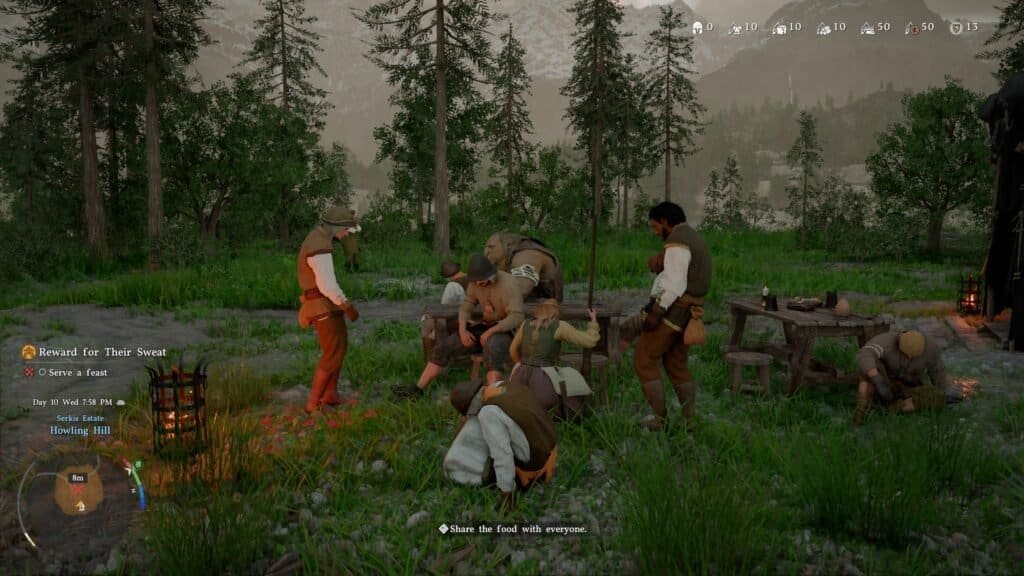The image size is (1024, 576).
Task: Click the house marker on the minimap
Action: (x=80, y=506)
